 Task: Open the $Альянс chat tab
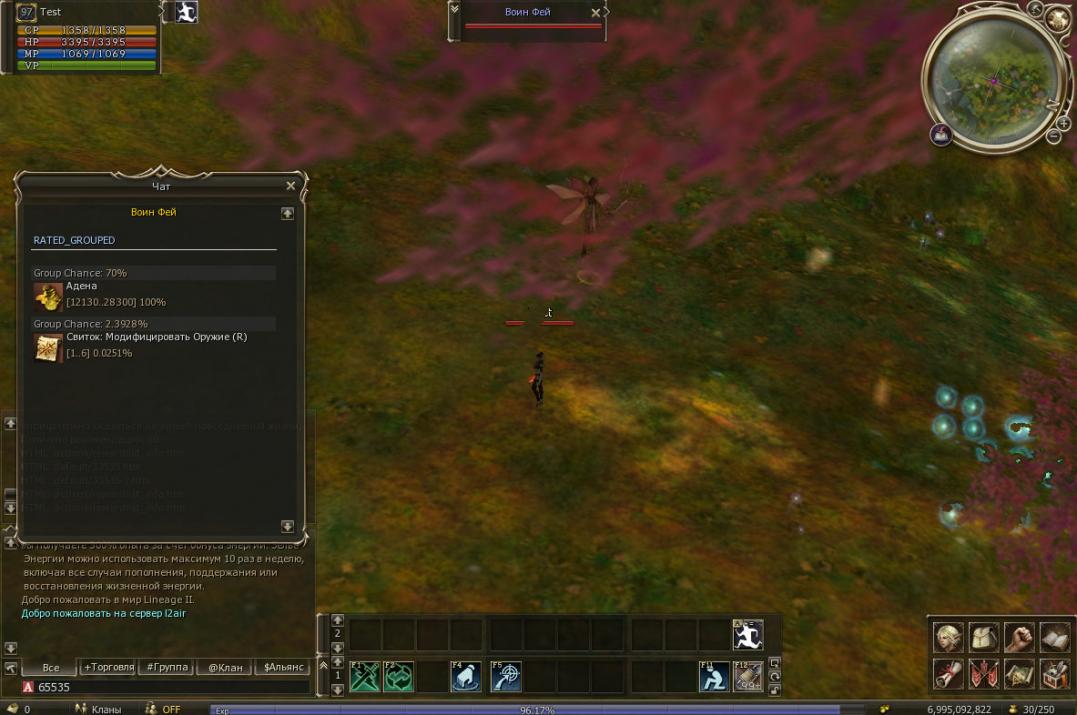(x=282, y=667)
